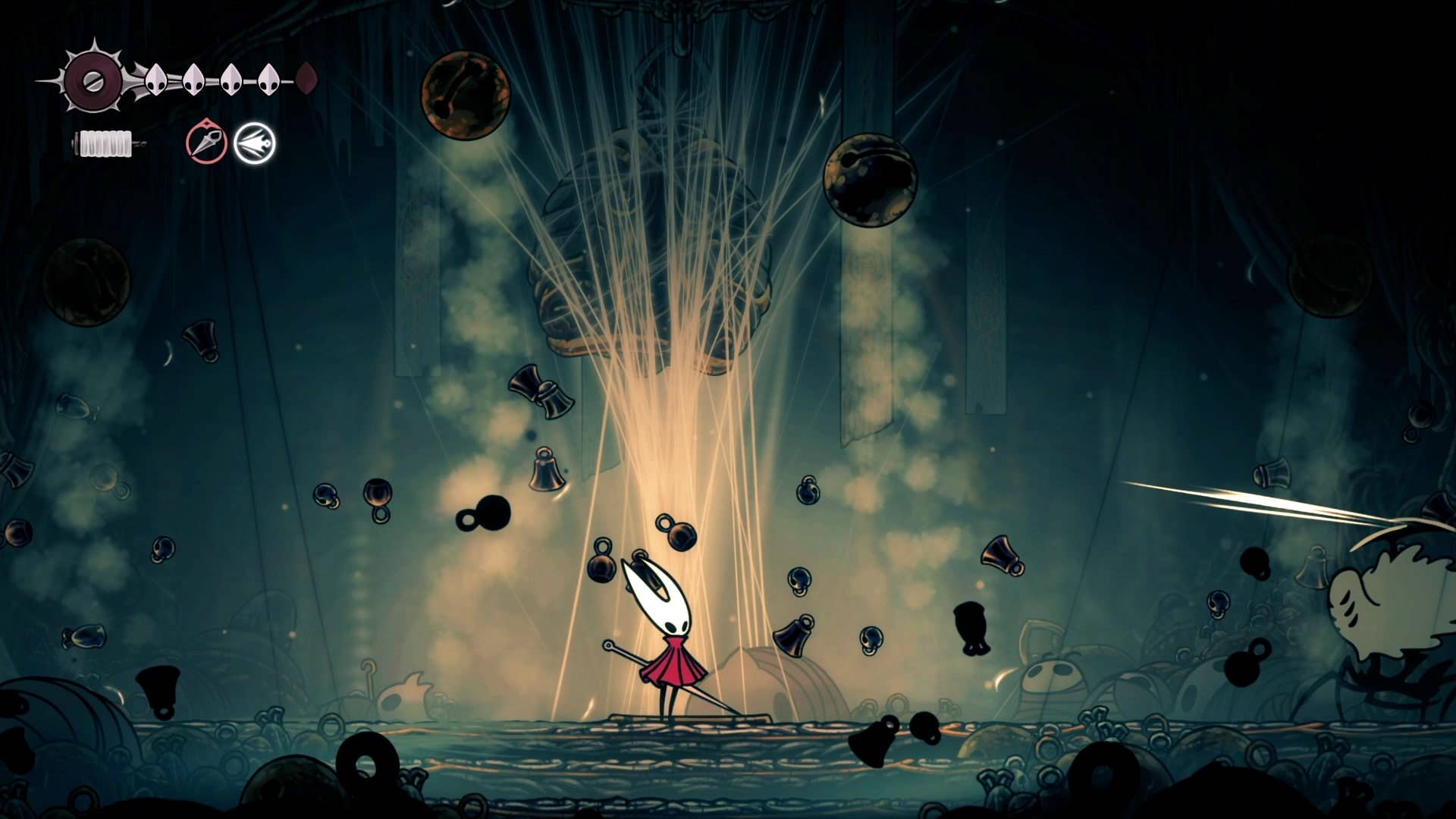Click the first white health mask
This screenshot has width=1456, height=819.
click(x=157, y=78)
